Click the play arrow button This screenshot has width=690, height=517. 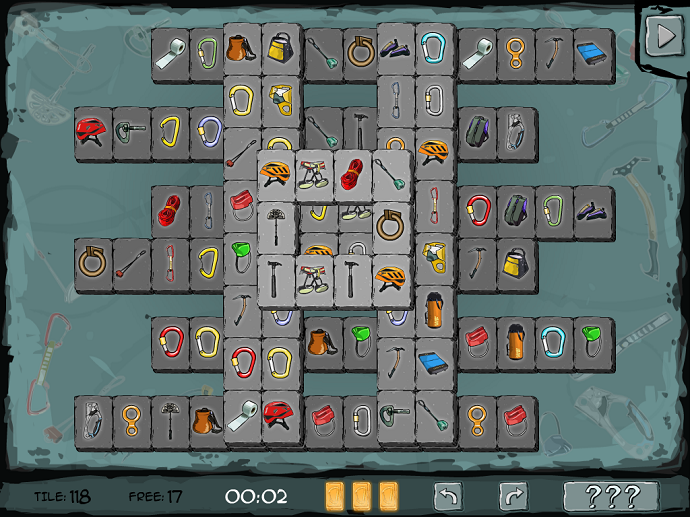coord(662,36)
